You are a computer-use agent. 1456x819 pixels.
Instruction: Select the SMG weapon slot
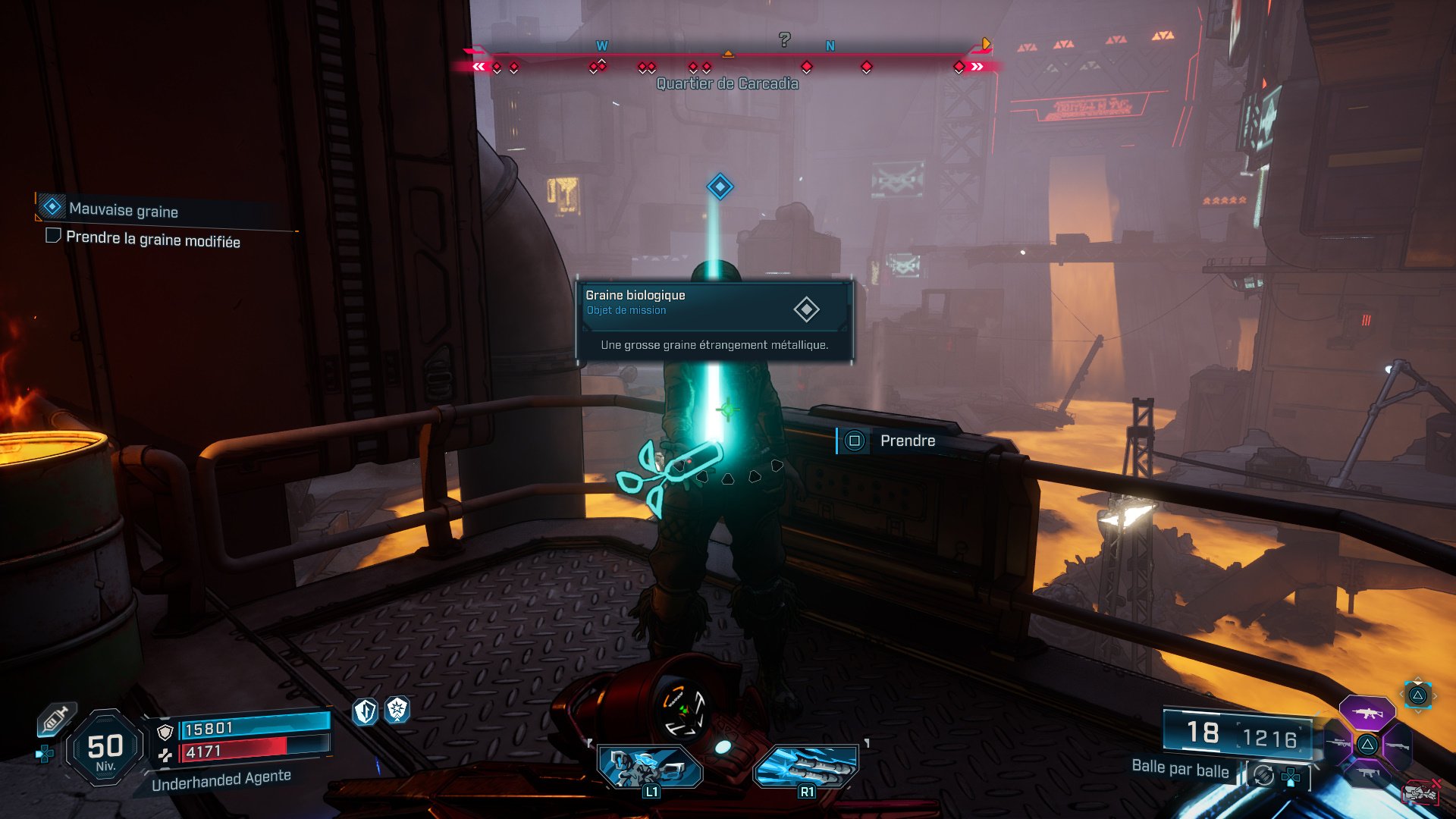click(1369, 772)
